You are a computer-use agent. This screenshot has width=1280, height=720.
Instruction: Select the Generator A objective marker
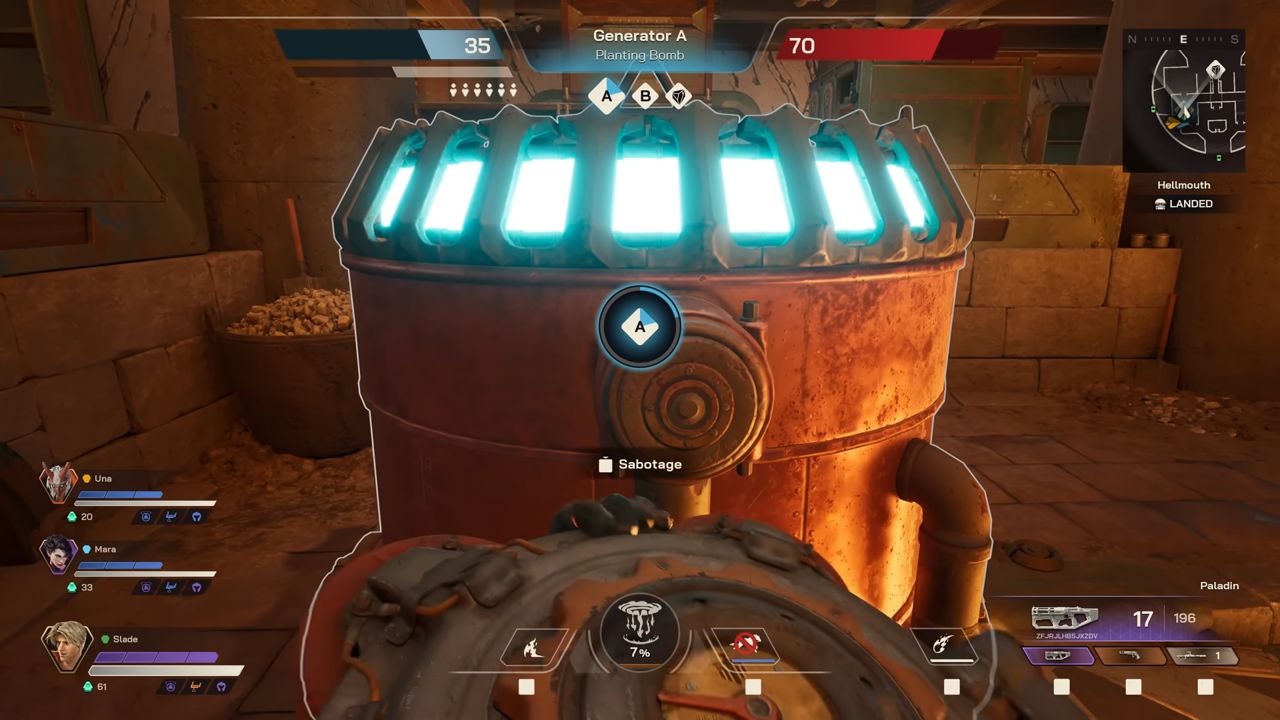click(606, 97)
